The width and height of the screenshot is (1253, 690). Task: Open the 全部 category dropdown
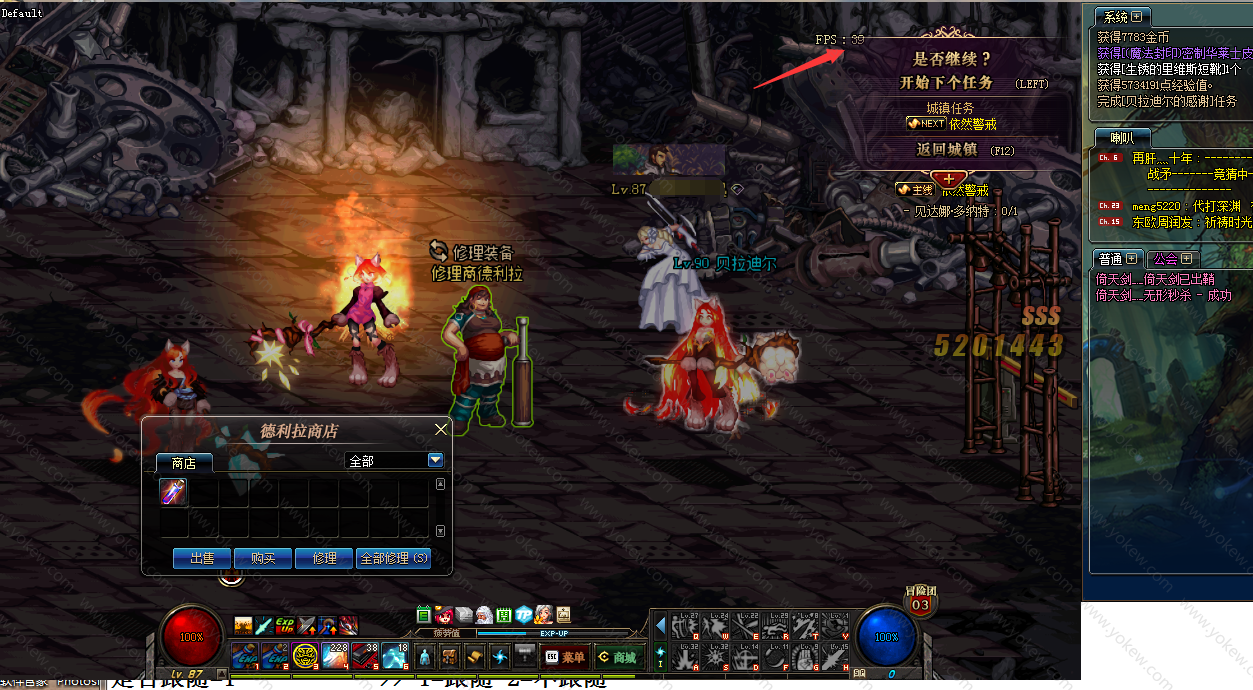[x=435, y=460]
